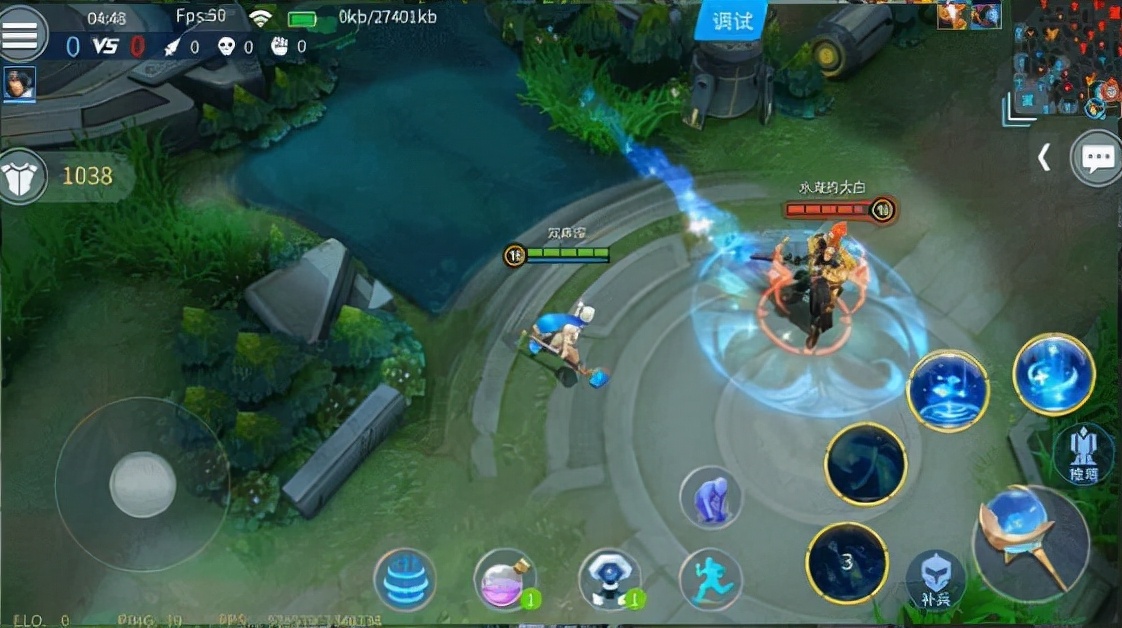Select the darkened skill without a number
Viewport: 1122px width, 628px height.
[865, 464]
